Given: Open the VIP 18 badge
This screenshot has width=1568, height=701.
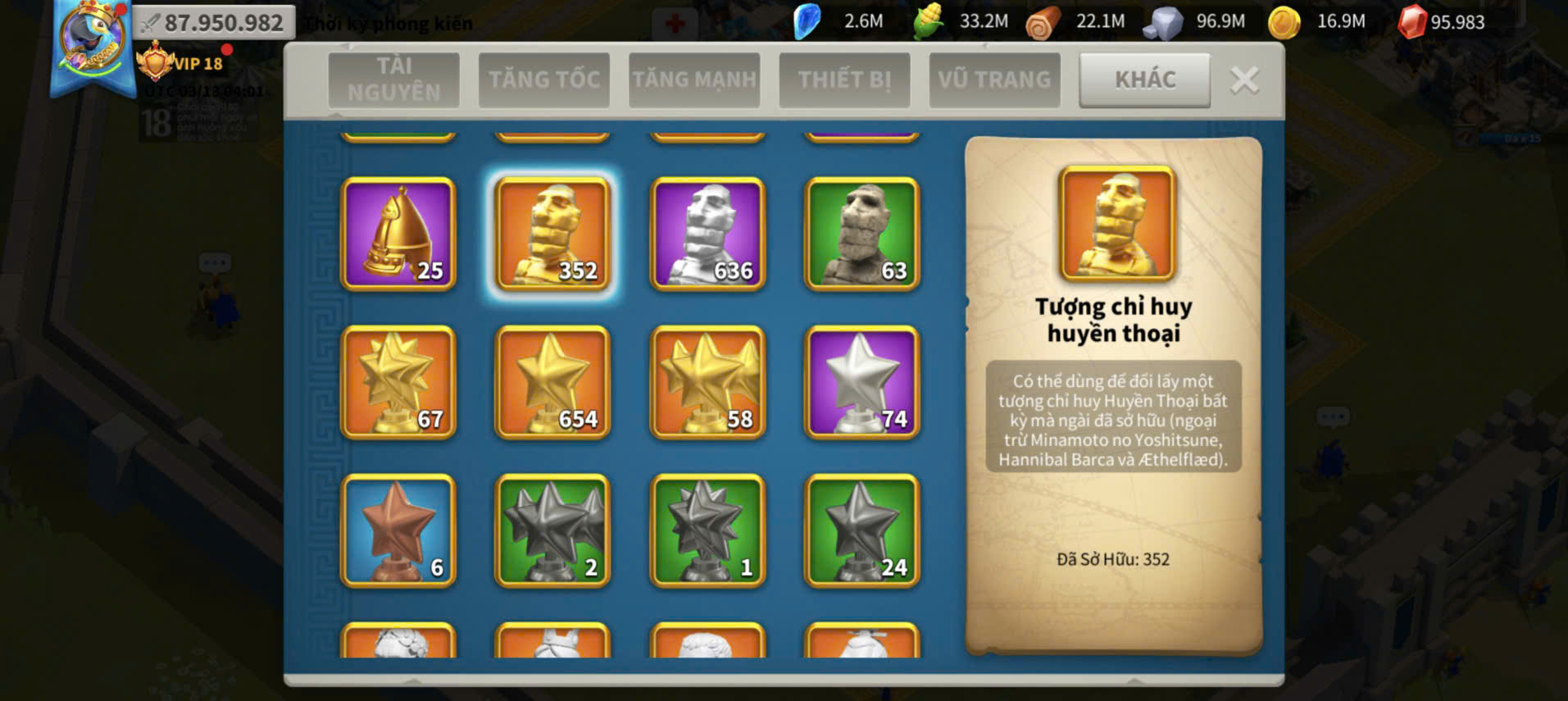Looking at the screenshot, I should pyautogui.click(x=182, y=63).
